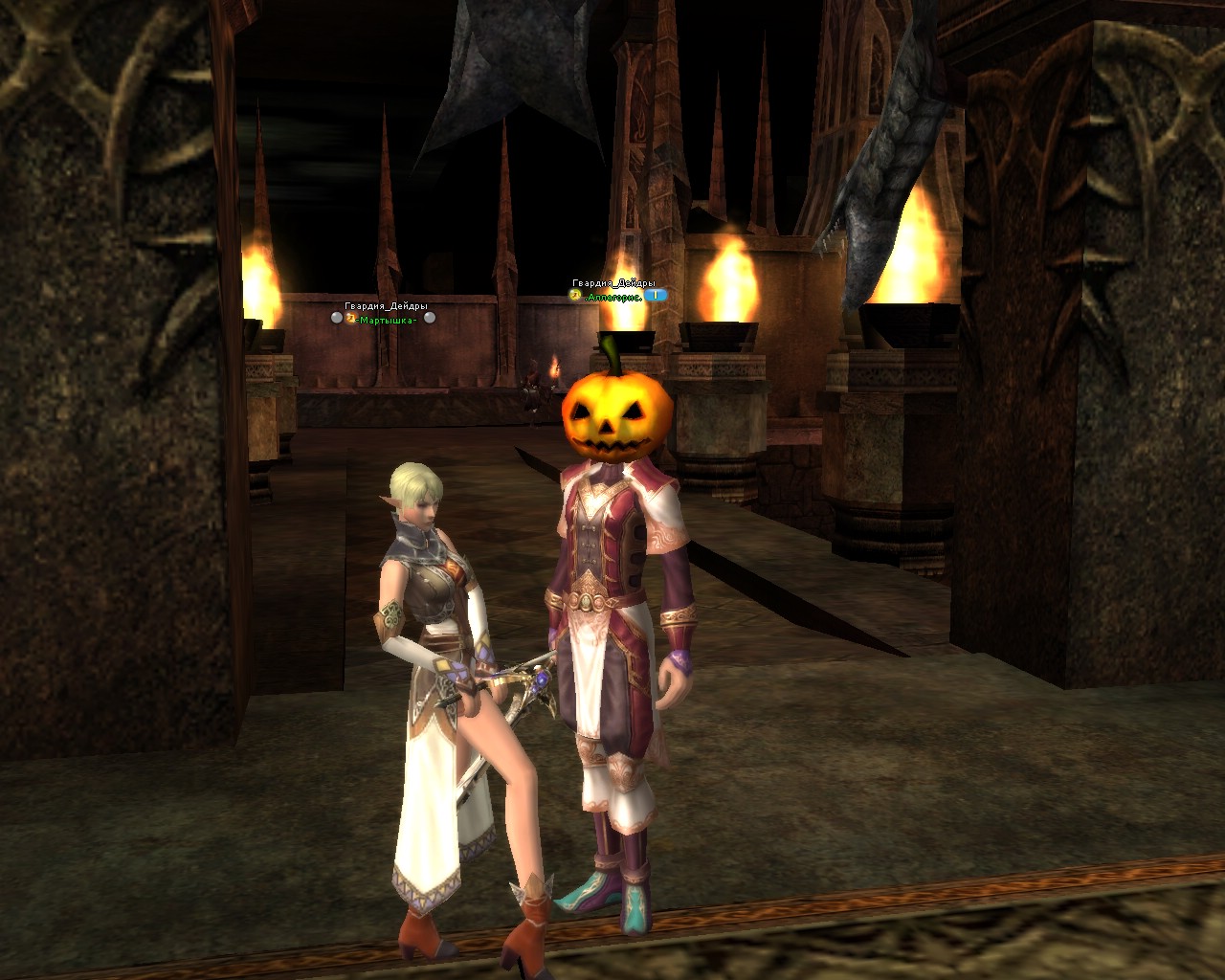Target the .Аллегорис. player nameplate

click(x=612, y=297)
